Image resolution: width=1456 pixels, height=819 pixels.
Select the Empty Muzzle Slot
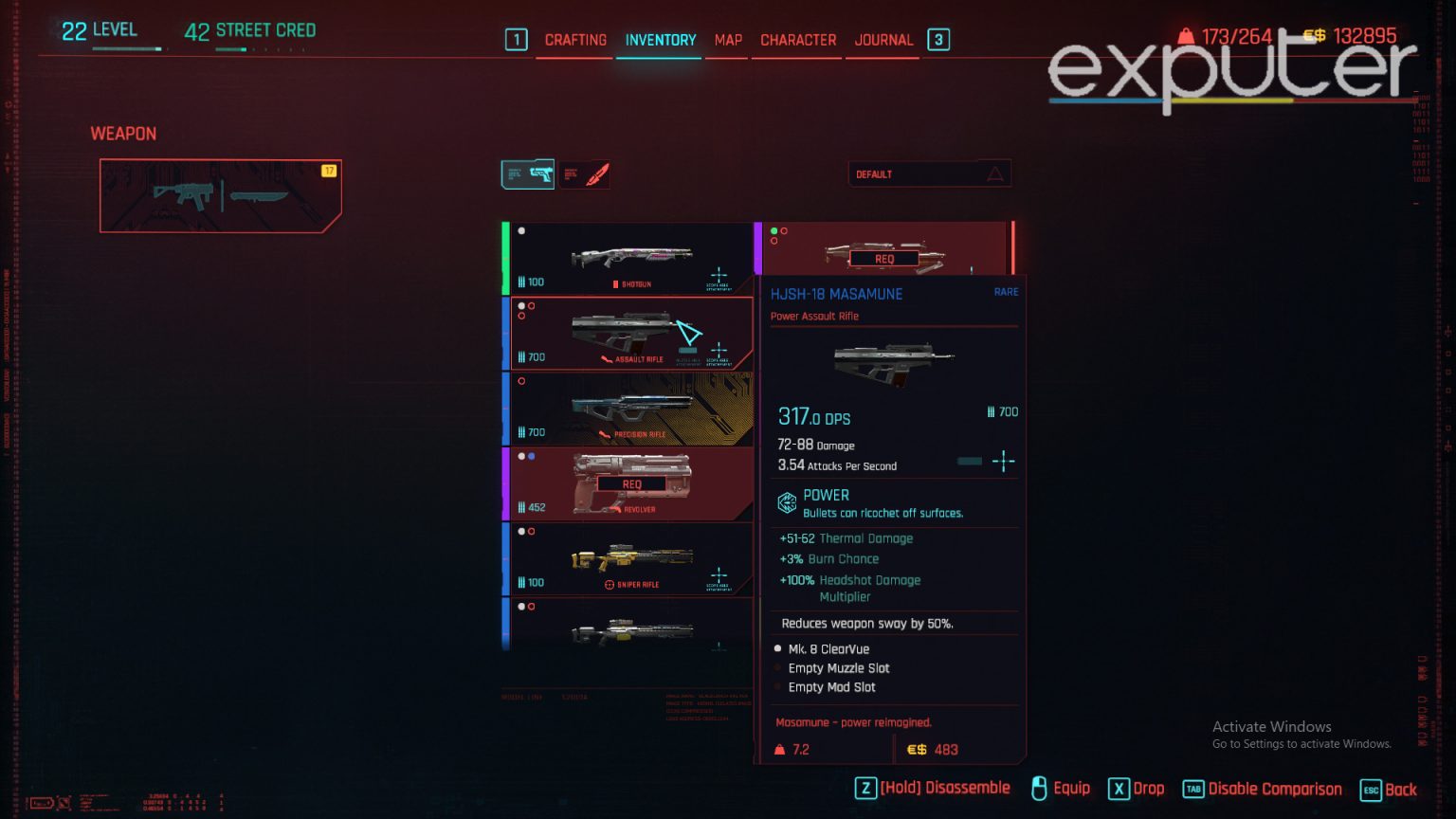coord(839,668)
